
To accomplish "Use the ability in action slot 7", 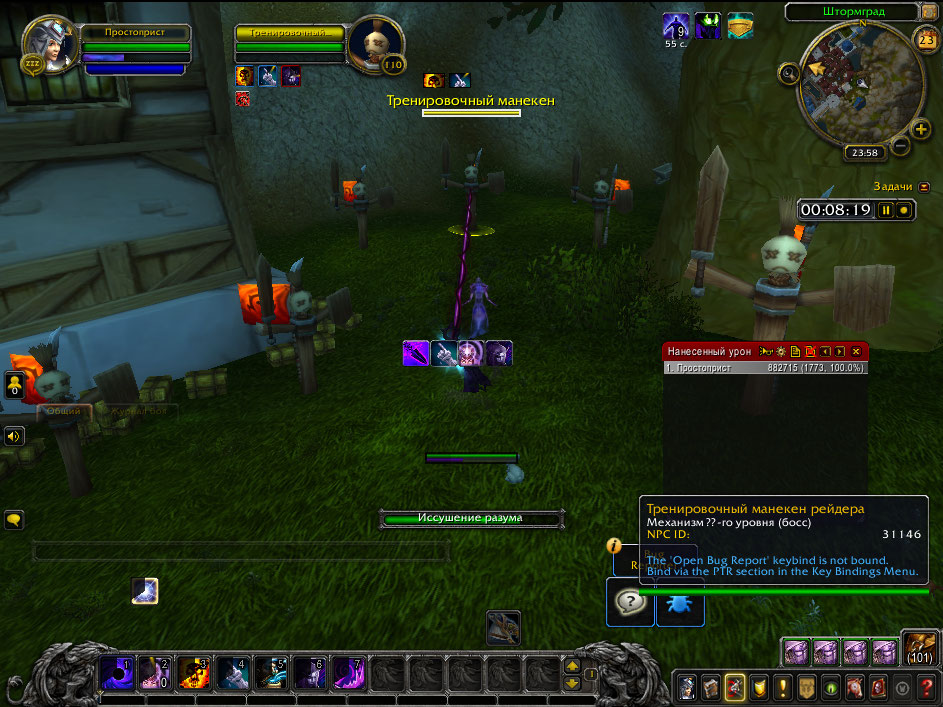I will click(x=349, y=672).
